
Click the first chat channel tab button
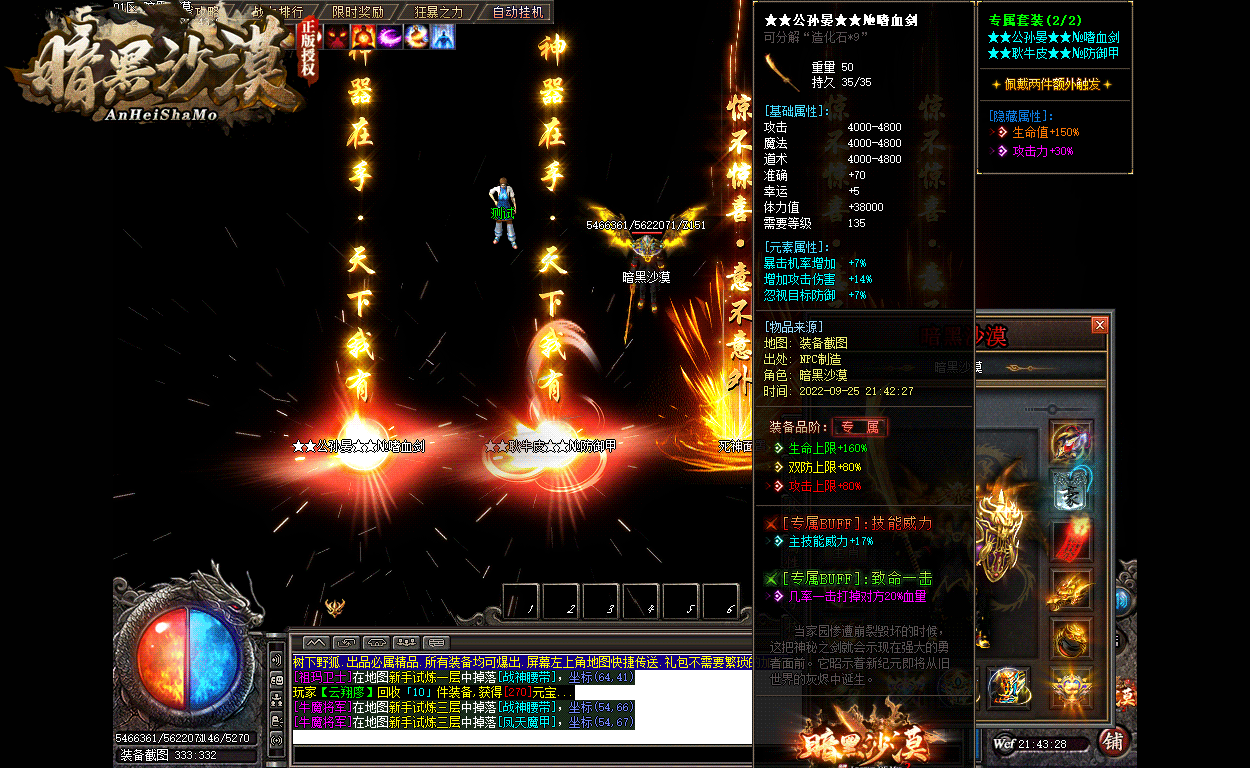point(315,641)
